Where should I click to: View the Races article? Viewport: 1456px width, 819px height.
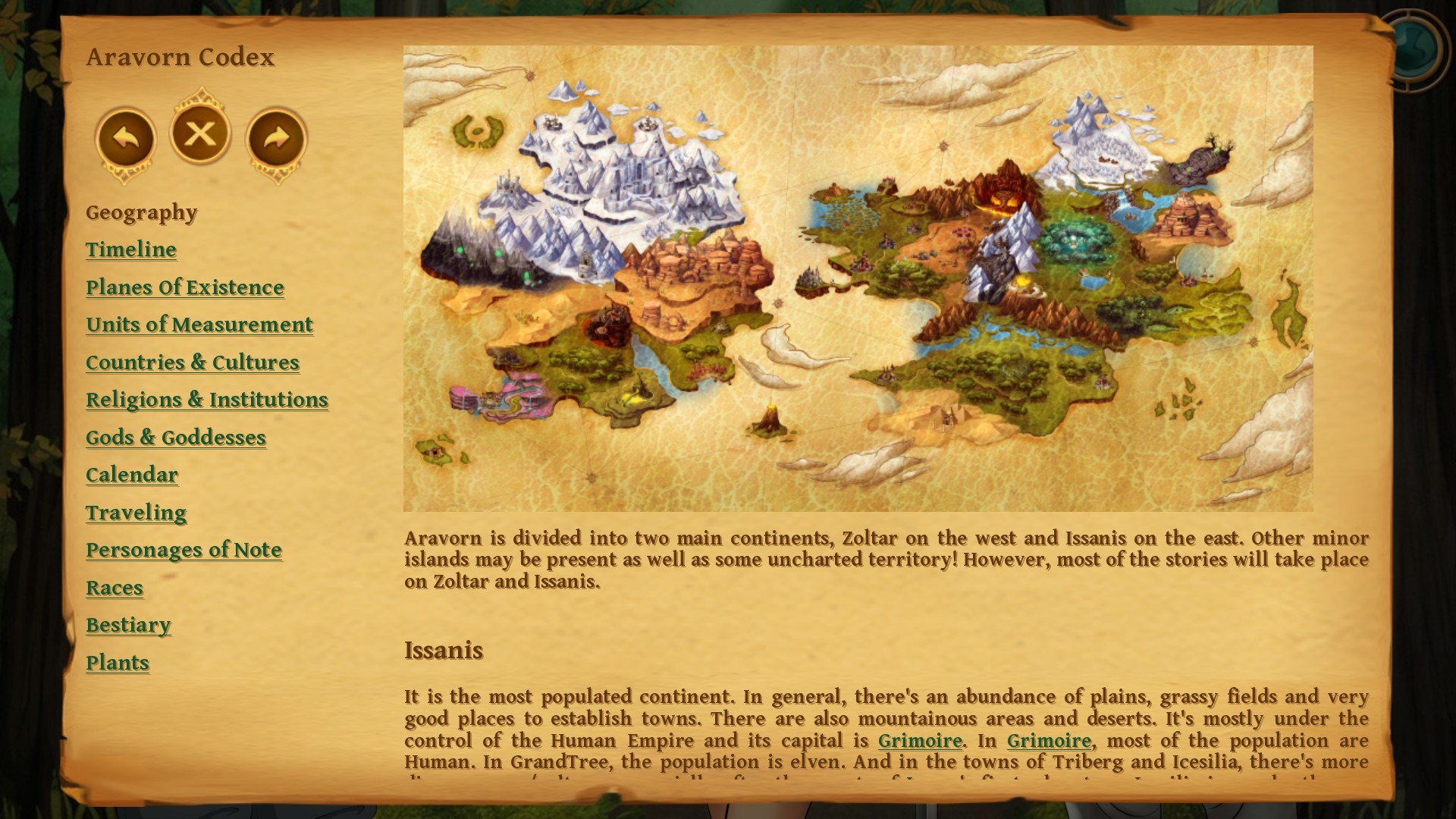pos(115,588)
